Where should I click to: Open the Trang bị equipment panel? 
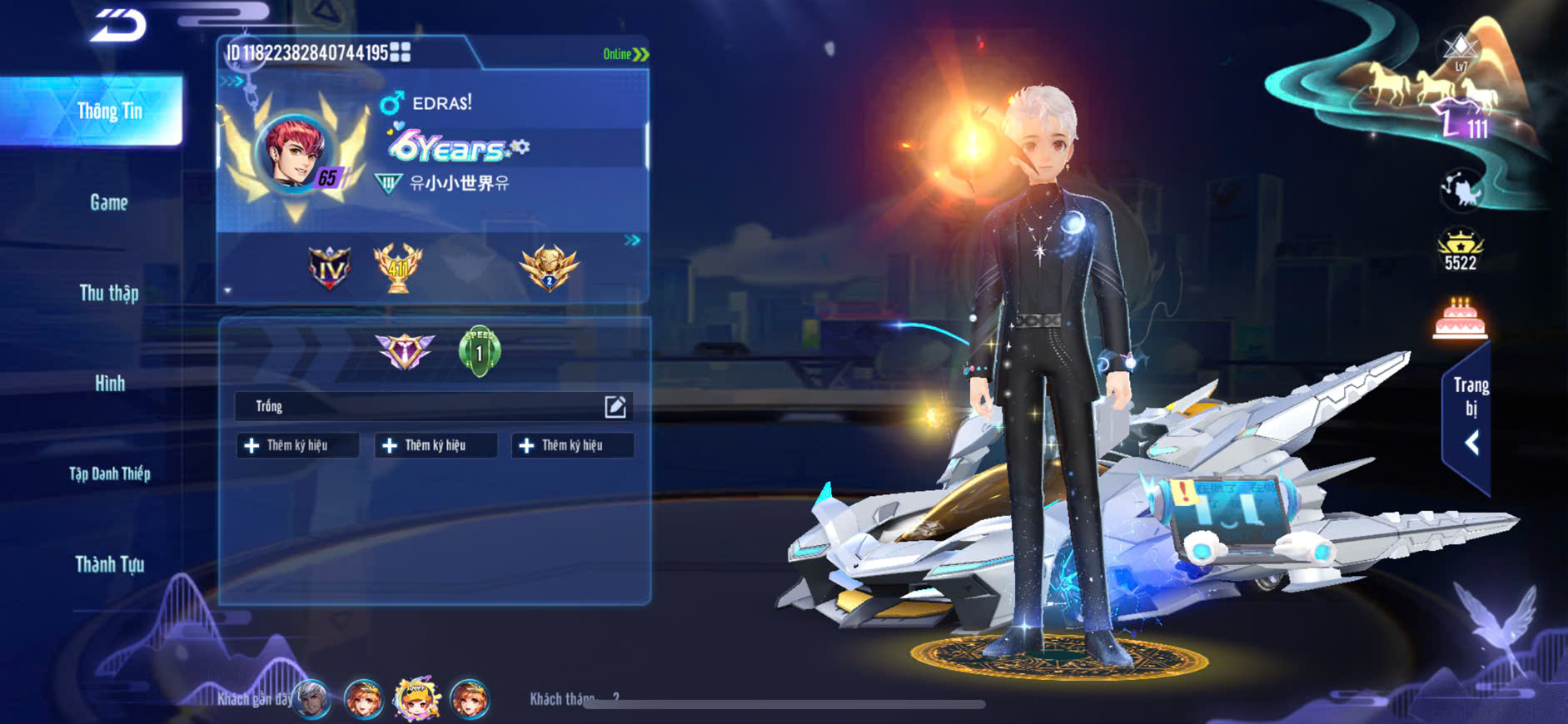pos(1470,416)
